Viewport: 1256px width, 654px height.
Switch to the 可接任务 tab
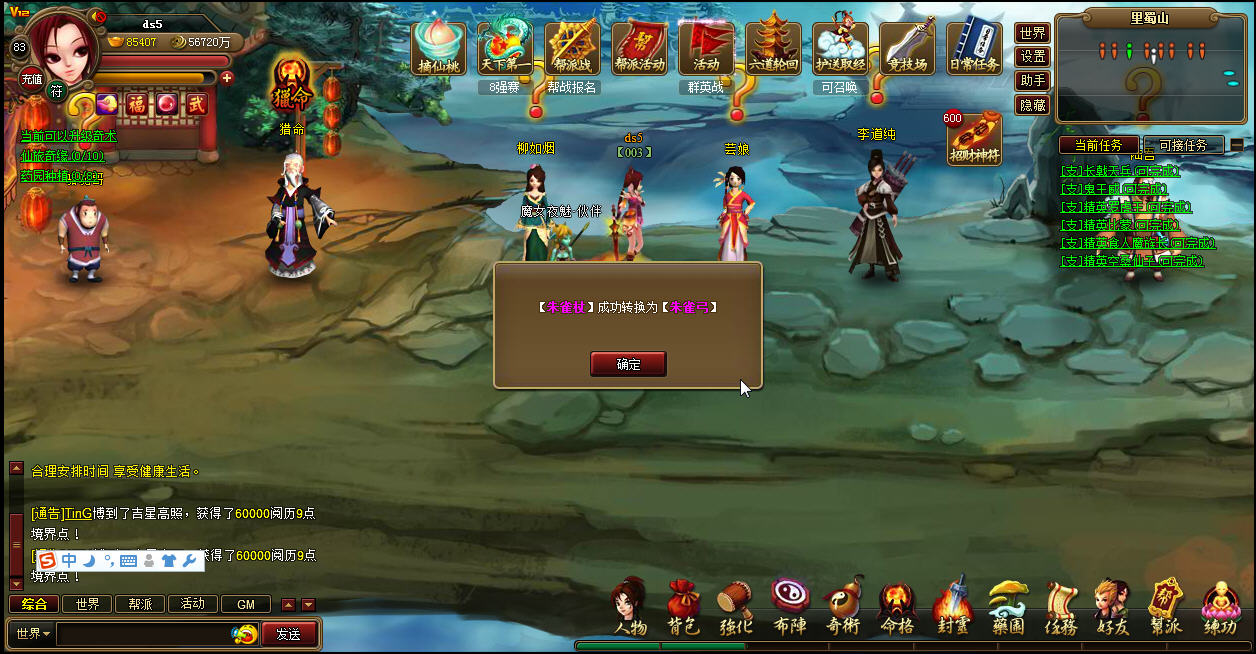coord(1182,145)
